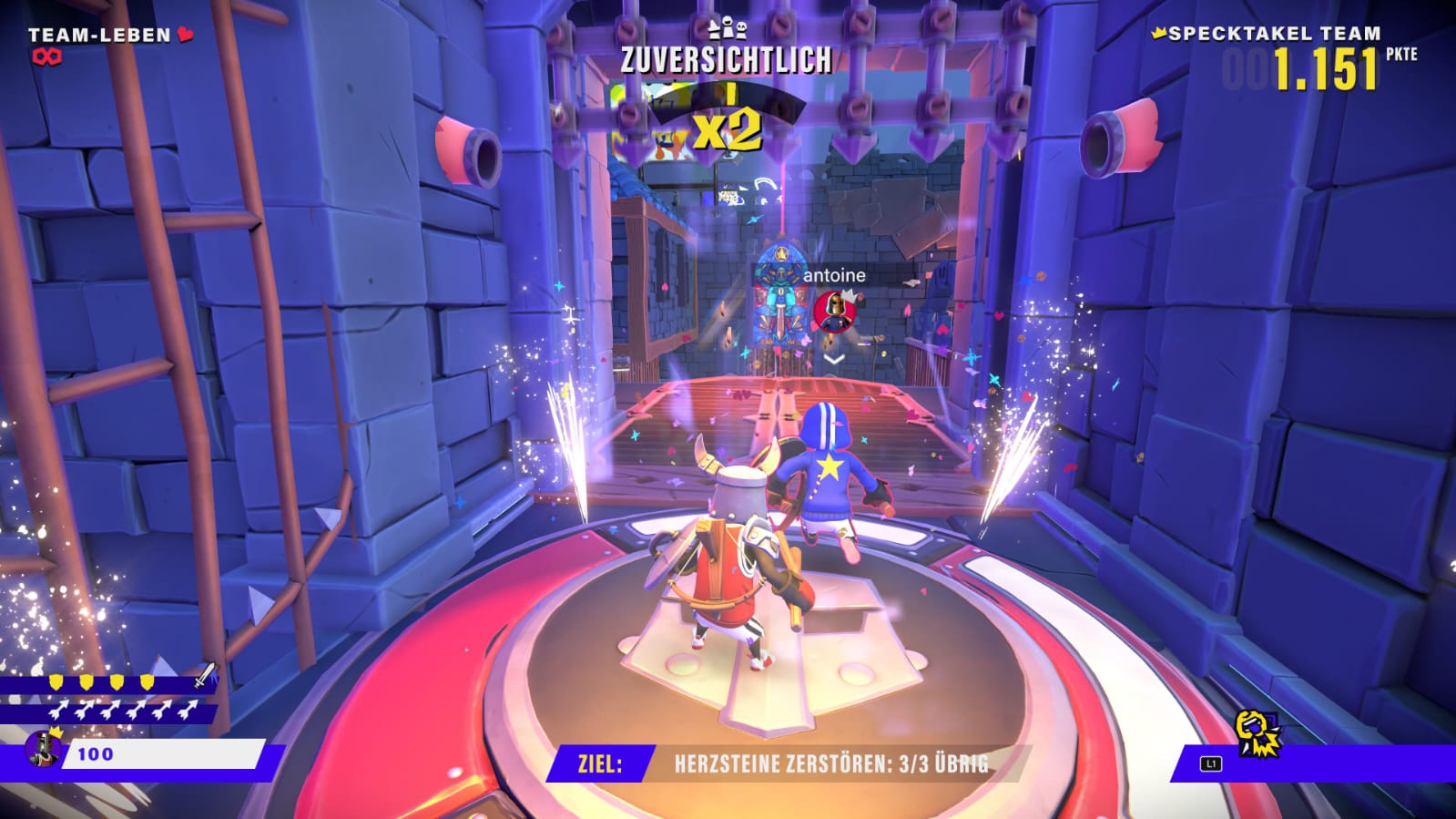This screenshot has width=1456, height=819.
Task: Click the Team-Leben heart icon
Action: [186, 35]
